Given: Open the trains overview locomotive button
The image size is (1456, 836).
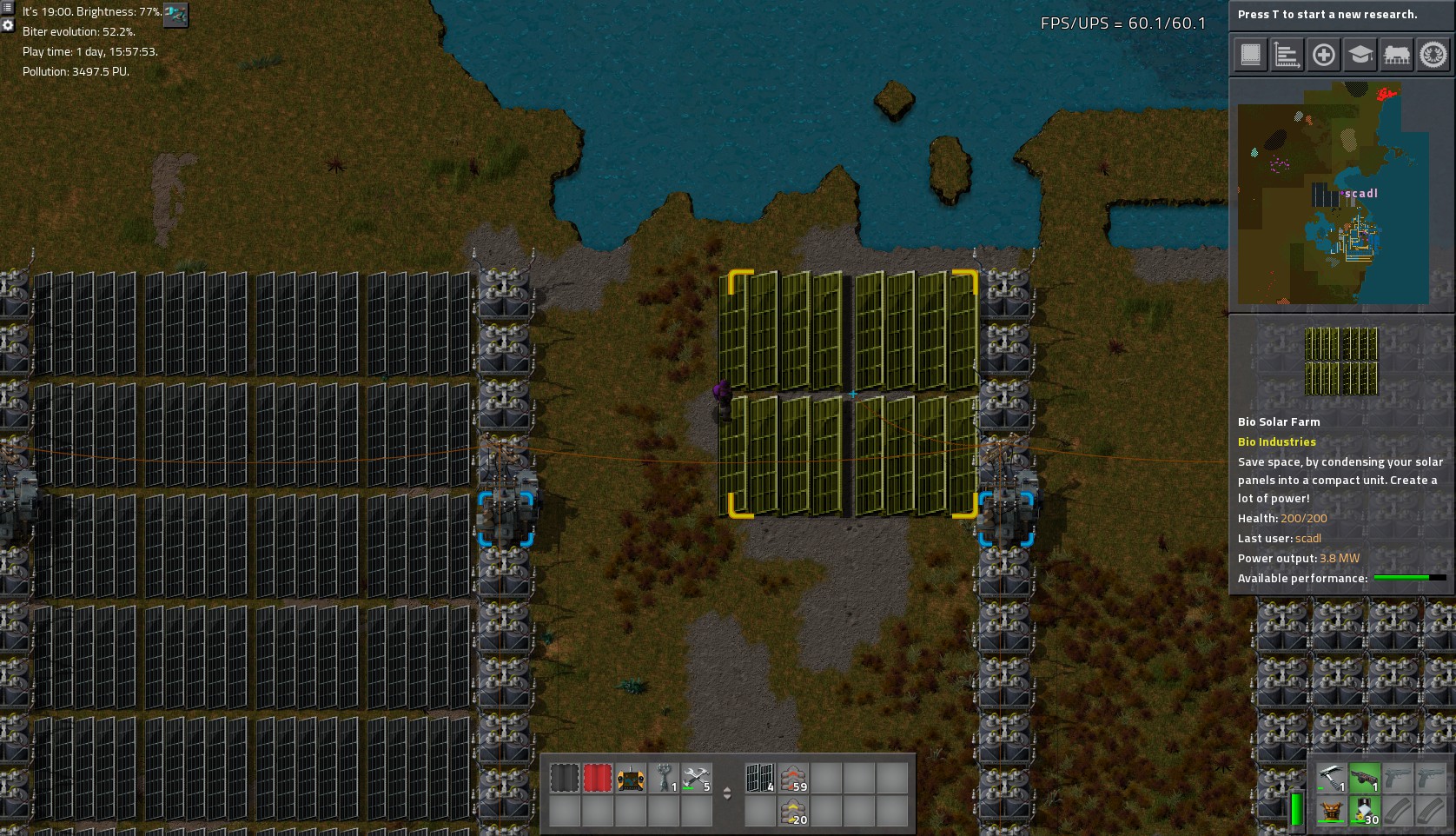Looking at the screenshot, I should click(1396, 55).
